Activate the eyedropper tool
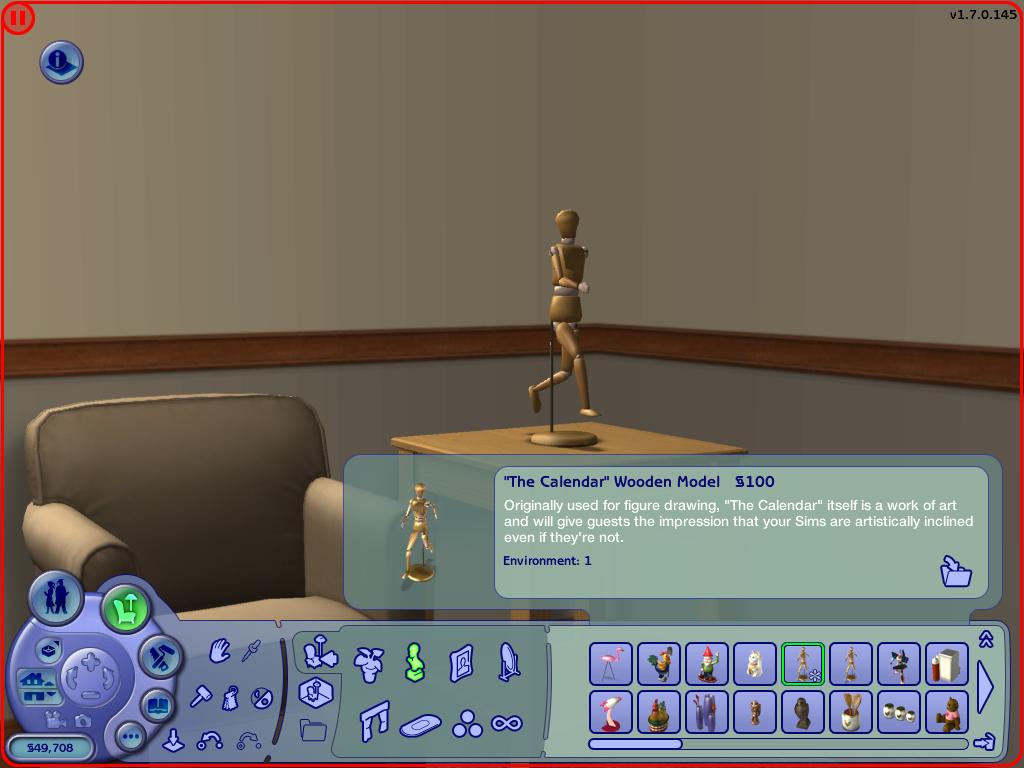1024x768 pixels. click(251, 651)
